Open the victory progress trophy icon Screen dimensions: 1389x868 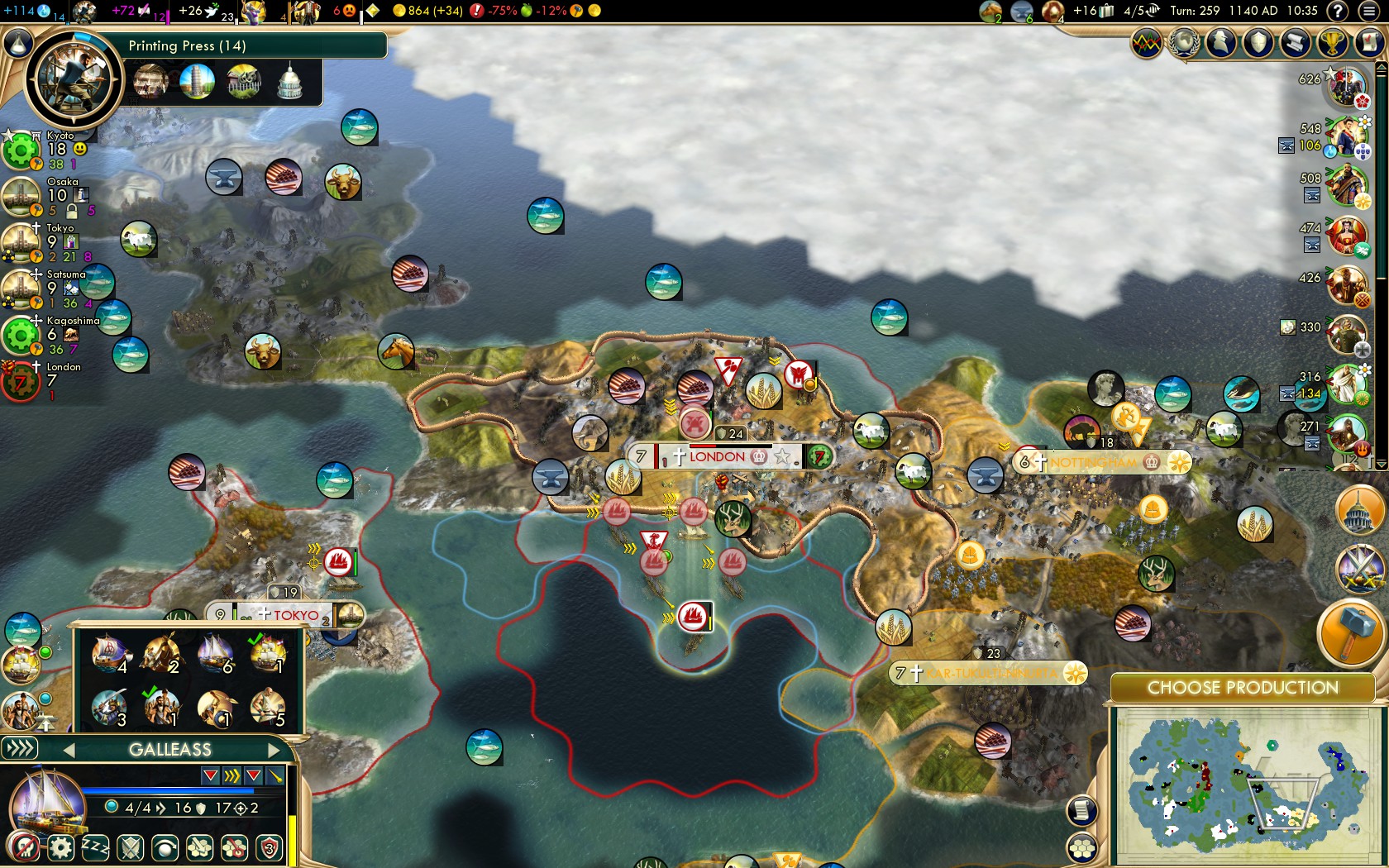pos(1331,43)
